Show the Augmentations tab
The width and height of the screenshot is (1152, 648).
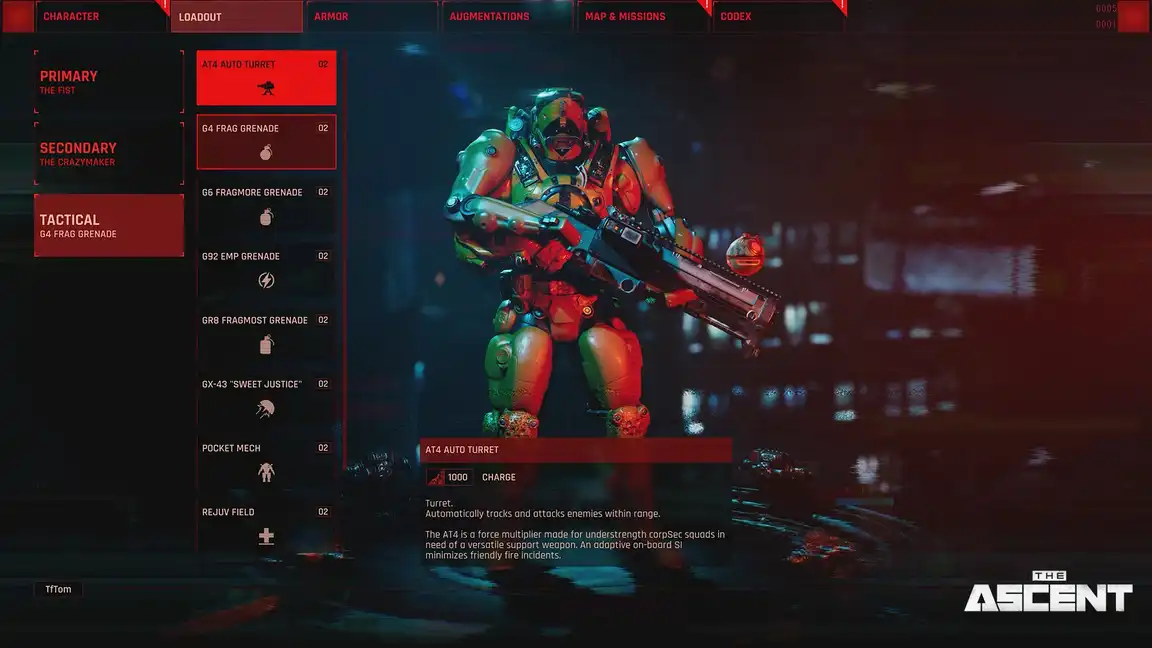click(x=508, y=17)
